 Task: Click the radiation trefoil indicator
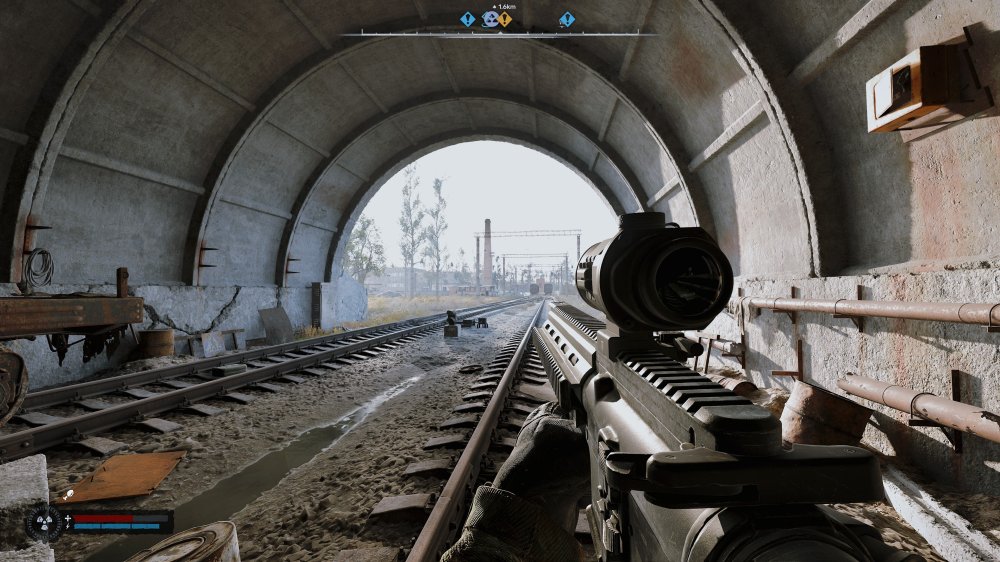[43, 522]
